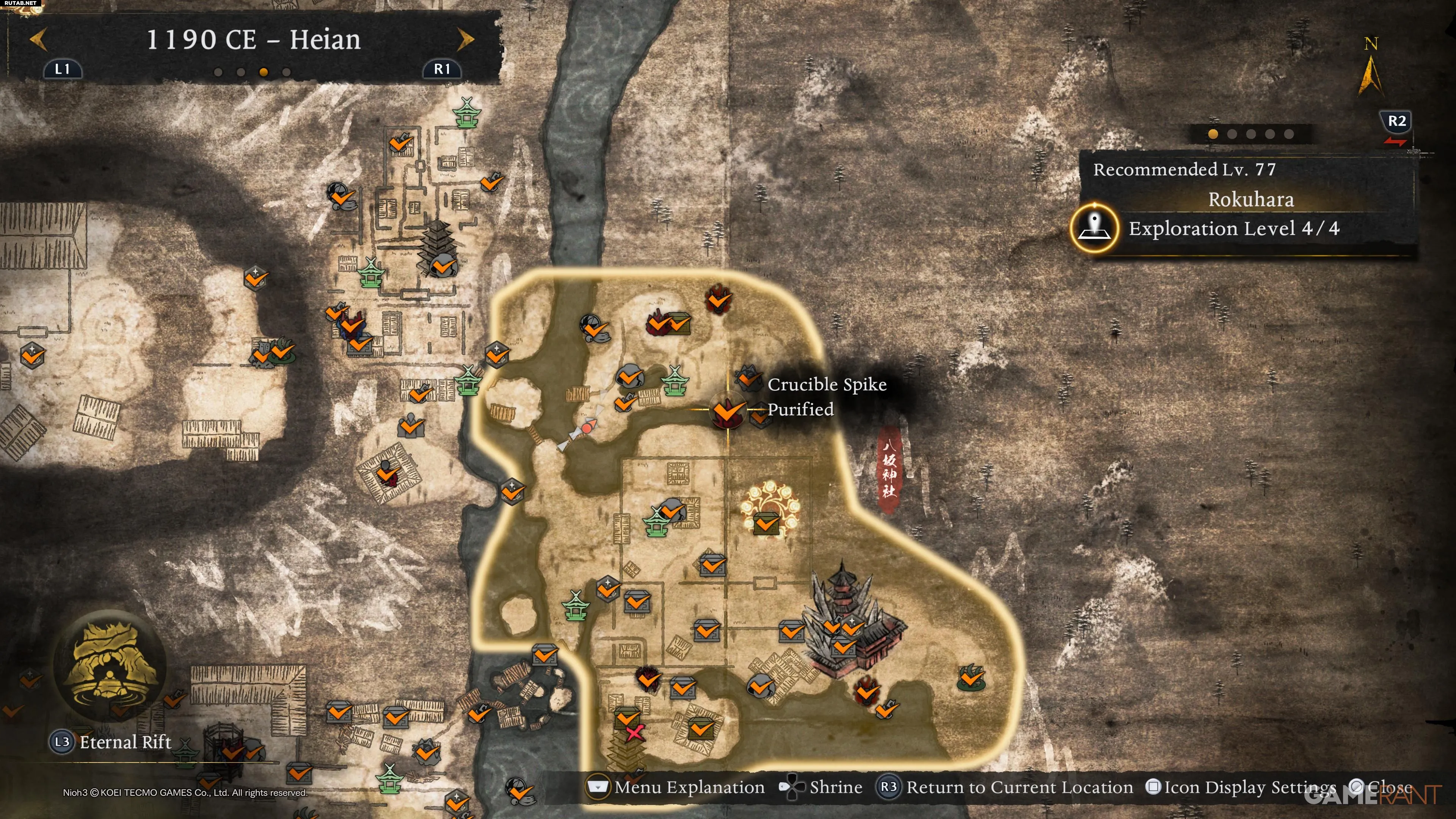
Task: Select the orange region page dot above Rokuhara
Action: coord(1213,134)
